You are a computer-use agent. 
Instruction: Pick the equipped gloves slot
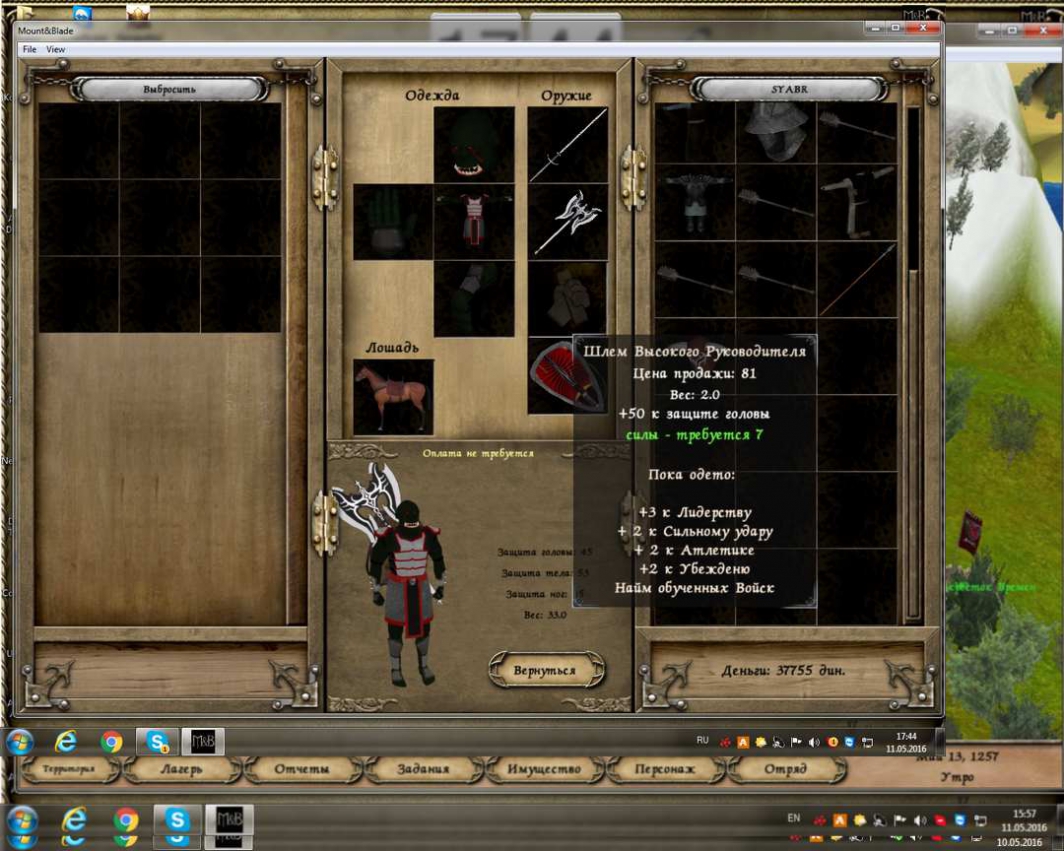[392, 221]
